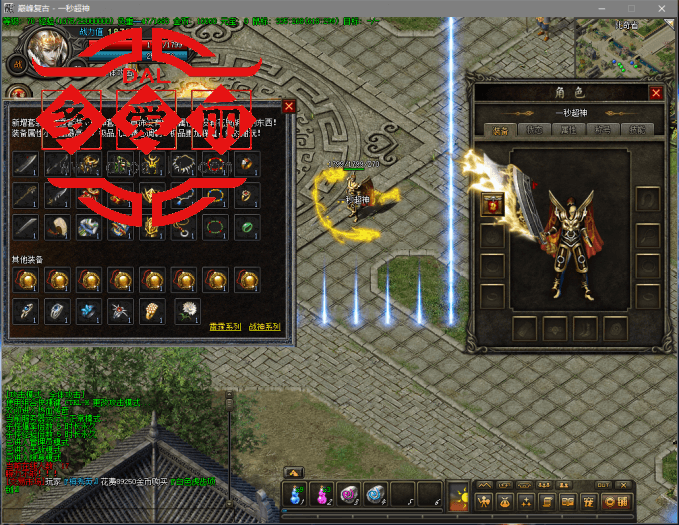
Task: Switch to the 属性 tab
Action: point(569,130)
